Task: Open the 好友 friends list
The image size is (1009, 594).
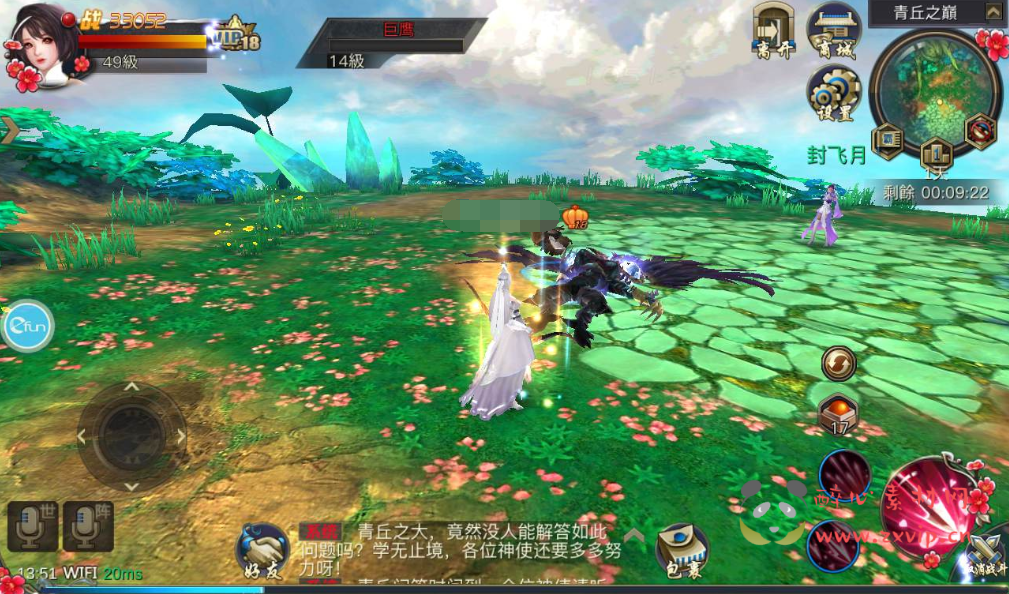Action: 262,551
